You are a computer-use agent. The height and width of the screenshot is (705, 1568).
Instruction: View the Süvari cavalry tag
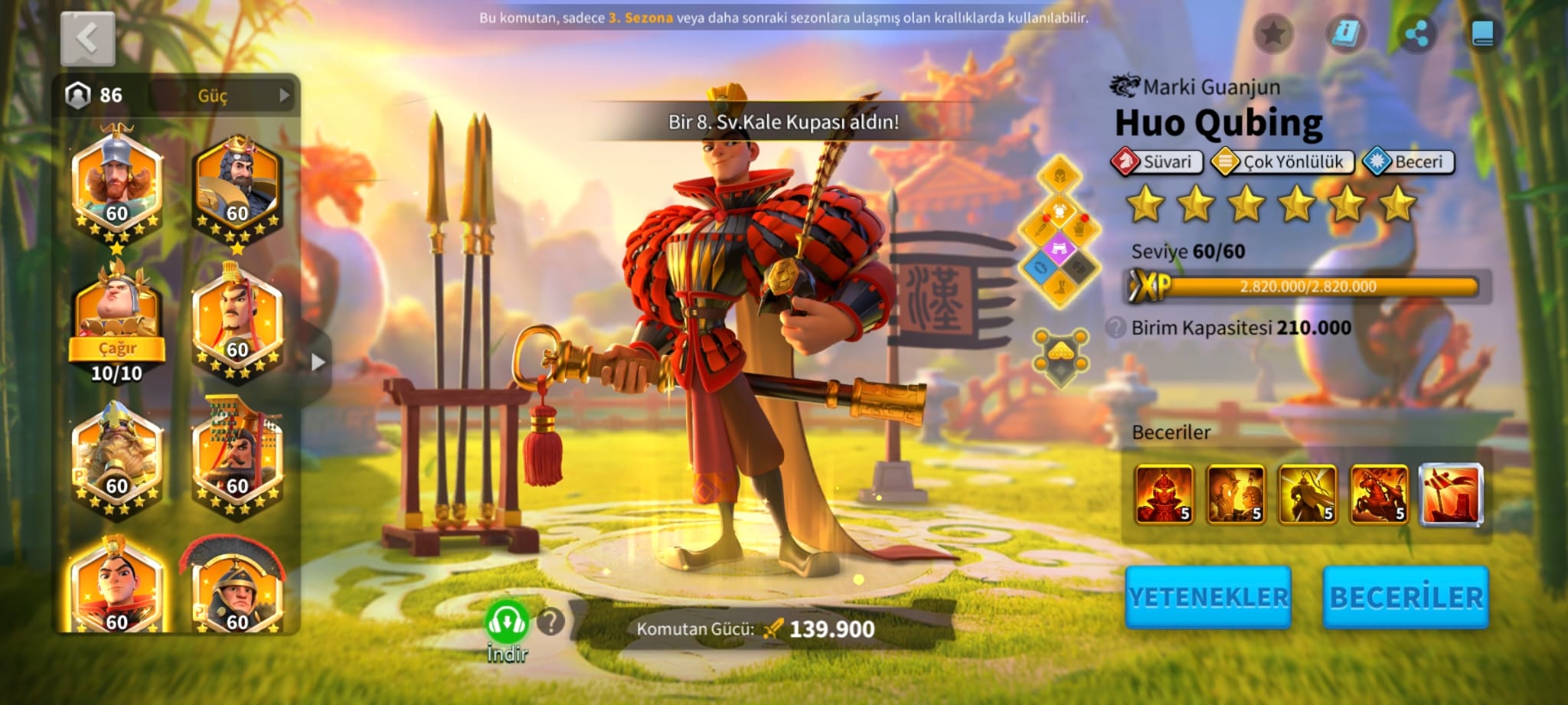click(1157, 162)
